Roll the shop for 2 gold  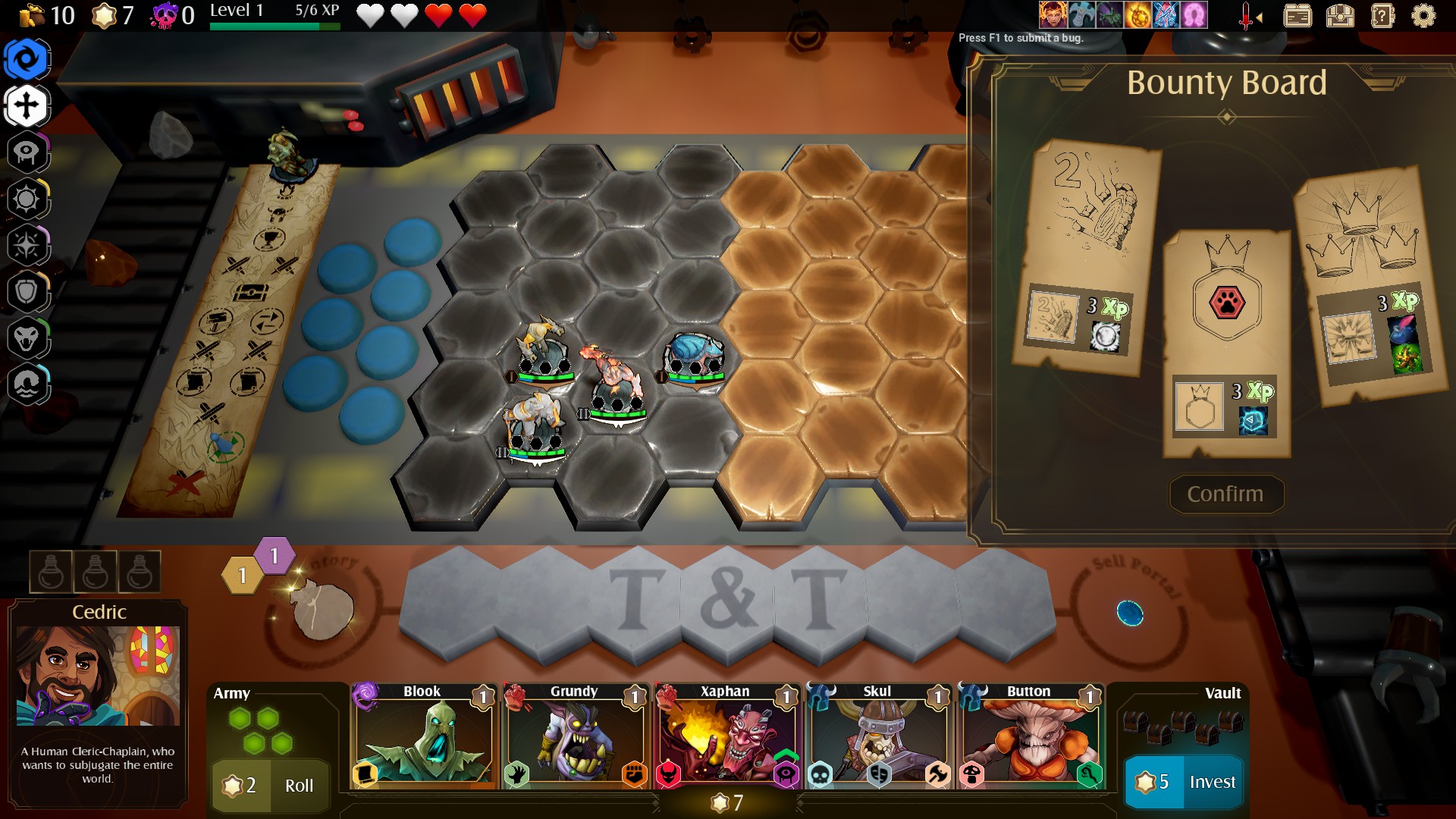[270, 785]
